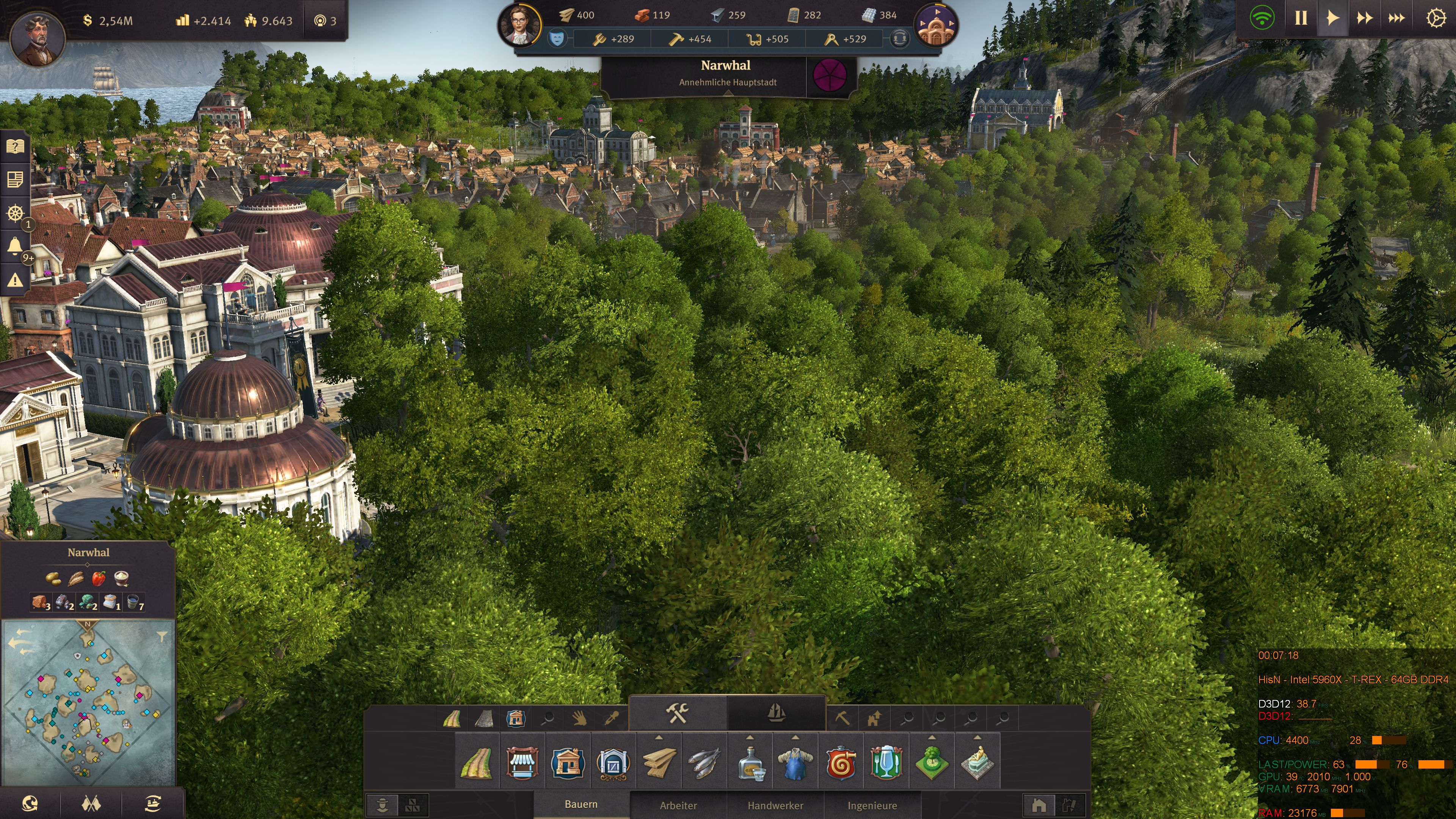Open the minimap filter funnel
The width and height of the screenshot is (1456, 819).
coord(162,637)
